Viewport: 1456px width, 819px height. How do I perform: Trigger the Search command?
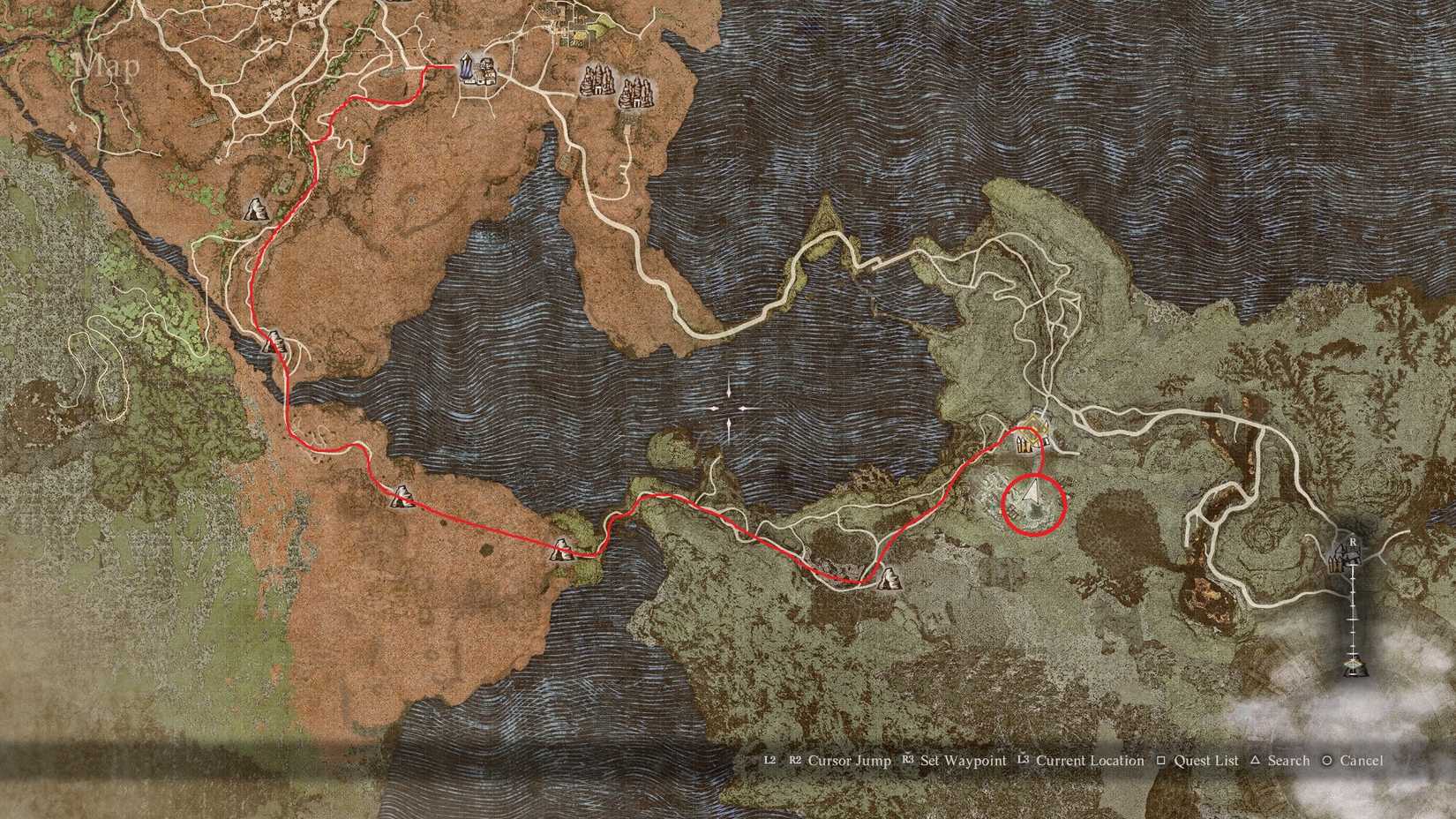[1288, 760]
